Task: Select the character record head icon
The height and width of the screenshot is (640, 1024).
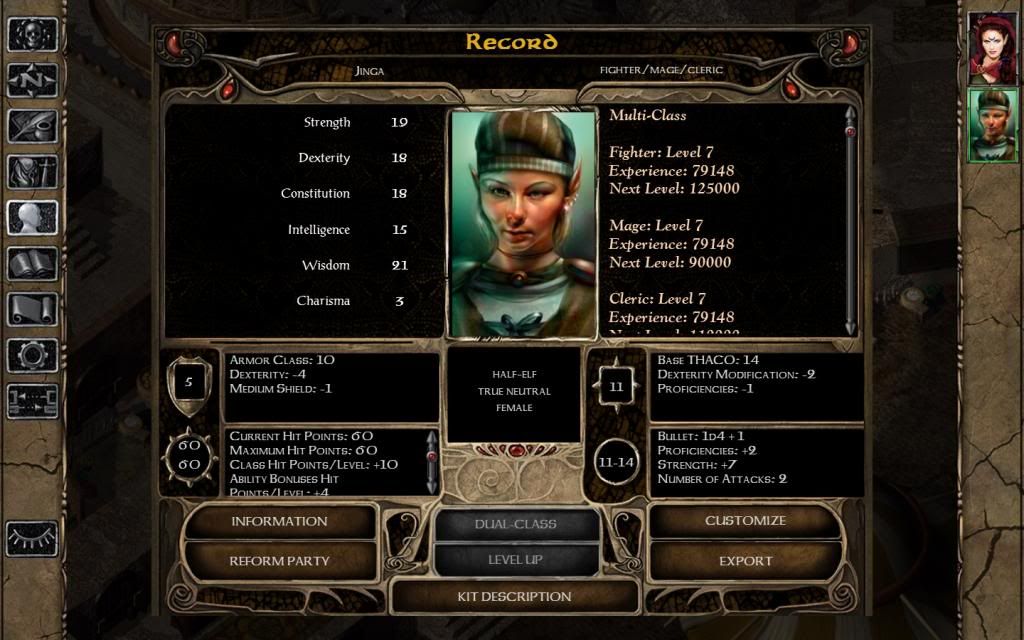Action: pos(32,218)
